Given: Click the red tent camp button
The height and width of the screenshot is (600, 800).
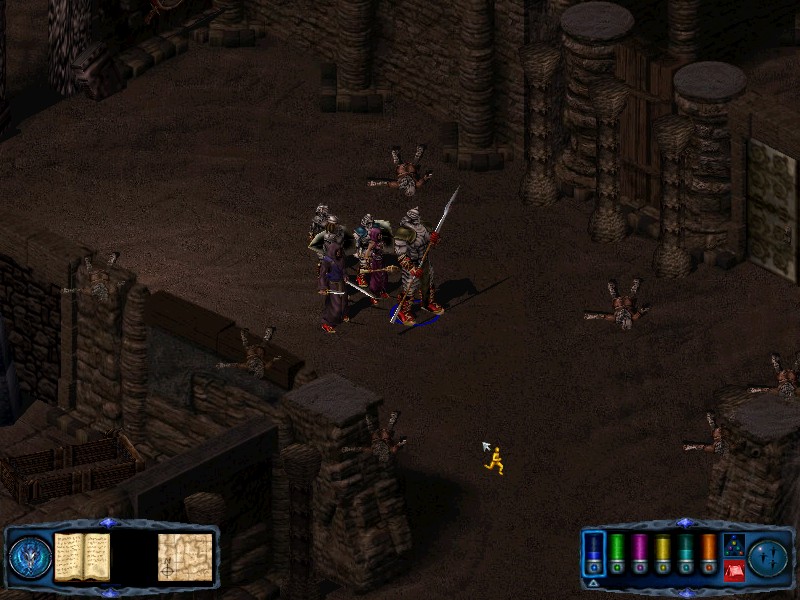Looking at the screenshot, I should pos(733,570).
